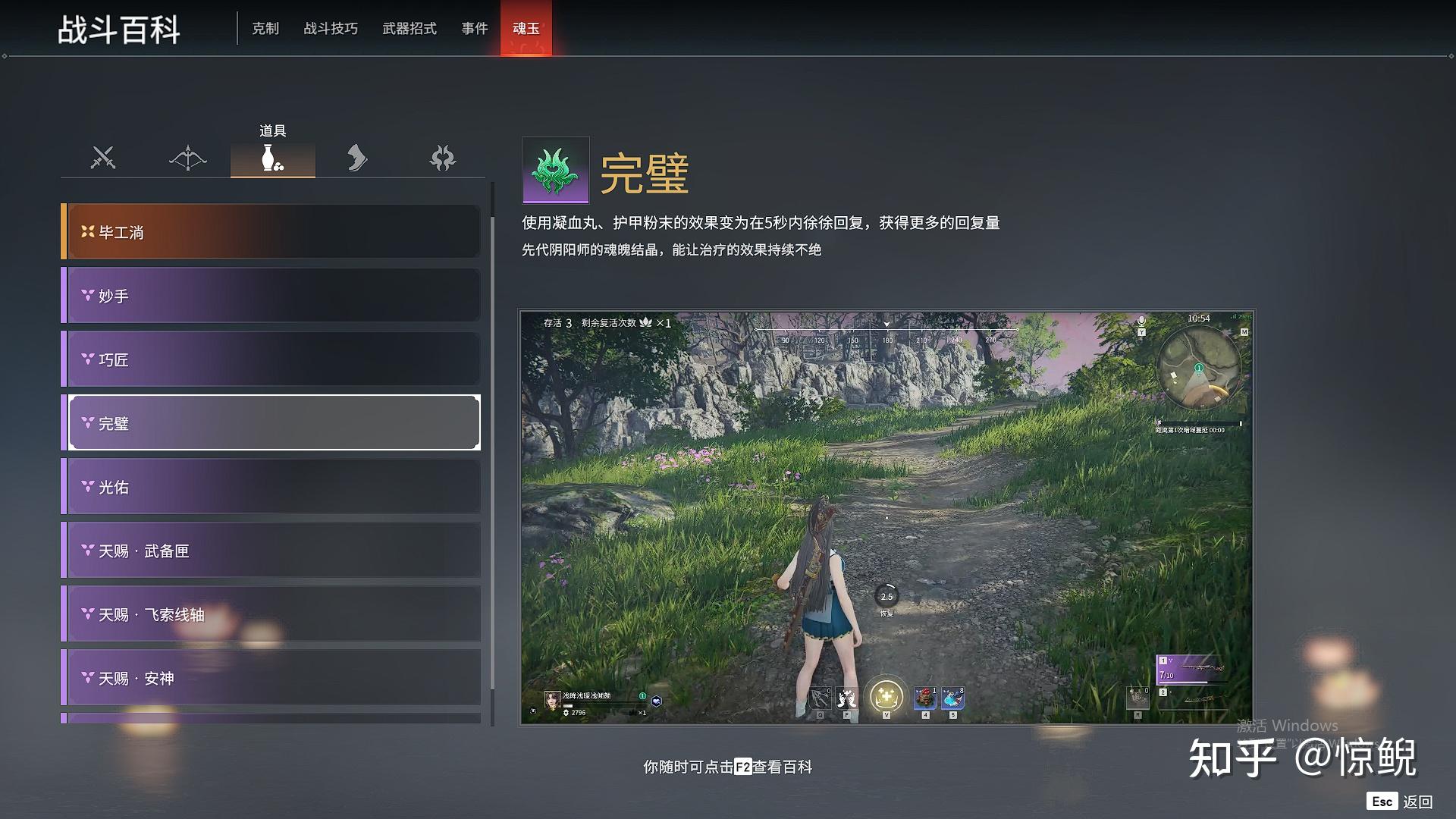Show the 事件 tab
The image size is (1456, 819).
click(475, 29)
